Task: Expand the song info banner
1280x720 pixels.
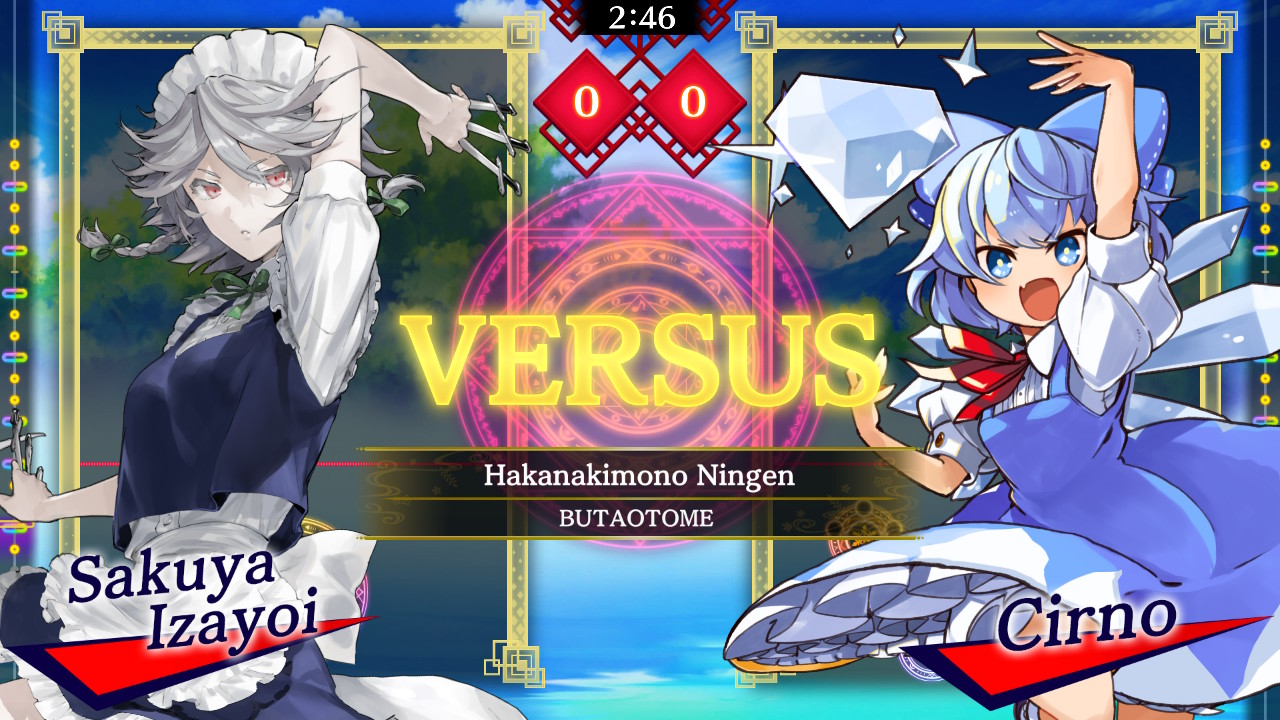Action: pos(640,497)
